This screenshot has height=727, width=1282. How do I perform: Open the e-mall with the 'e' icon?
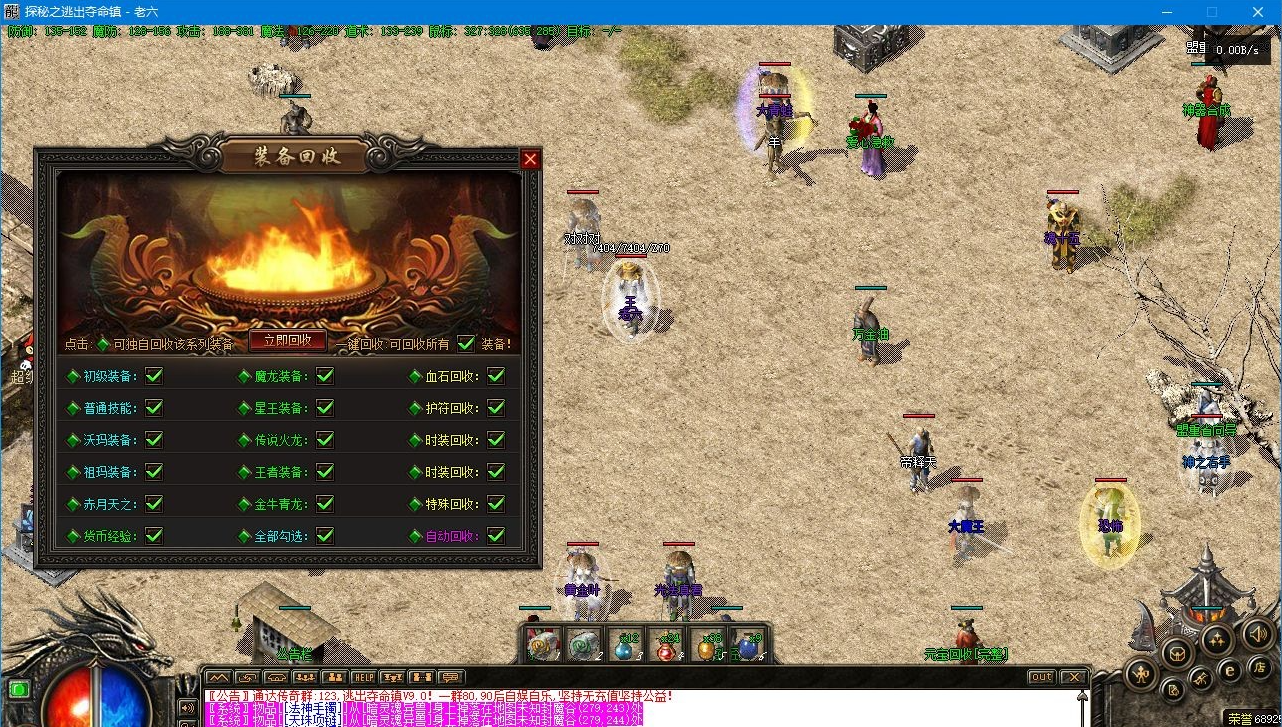tap(1229, 671)
